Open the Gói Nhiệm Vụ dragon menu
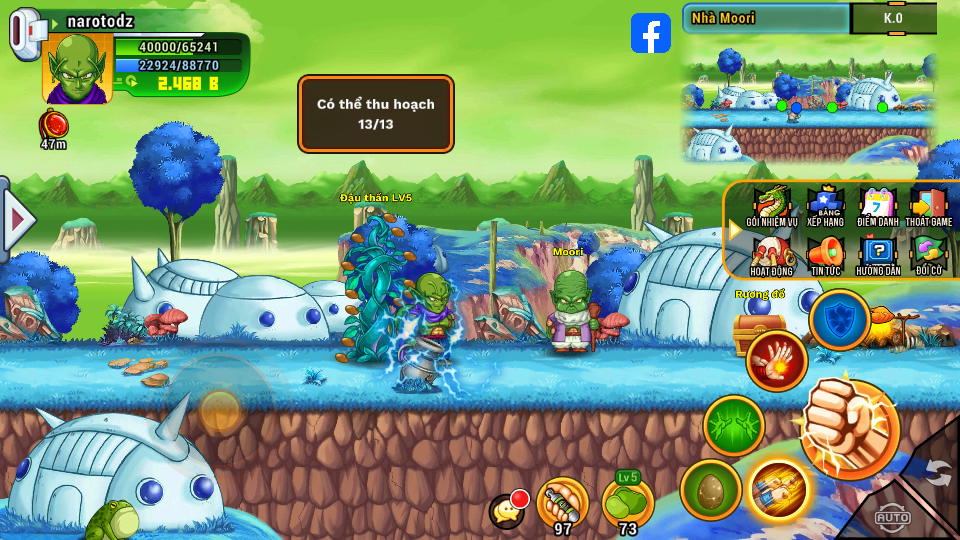Image resolution: width=960 pixels, height=540 pixels. [771, 205]
